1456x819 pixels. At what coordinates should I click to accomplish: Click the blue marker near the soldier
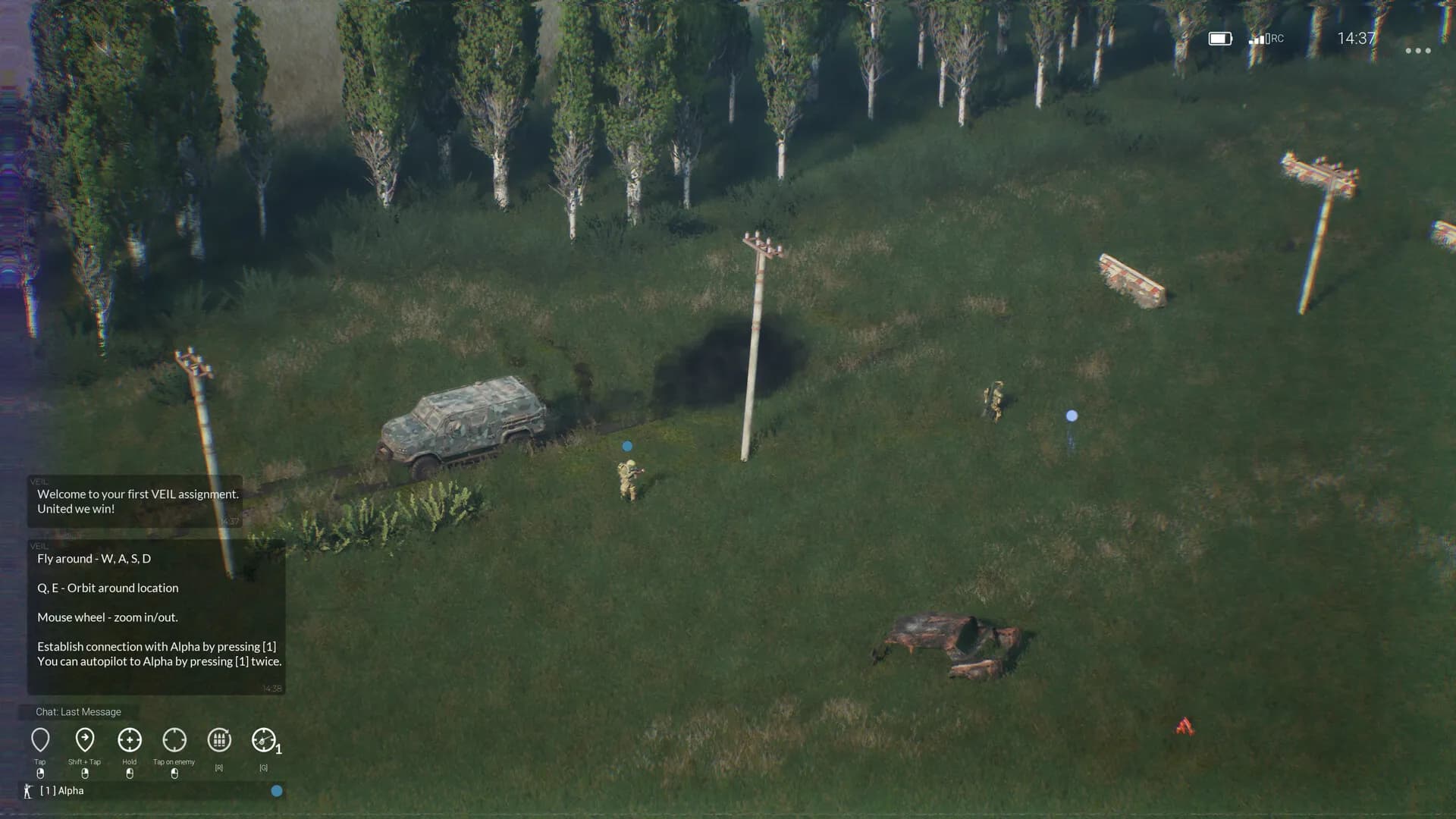(626, 446)
